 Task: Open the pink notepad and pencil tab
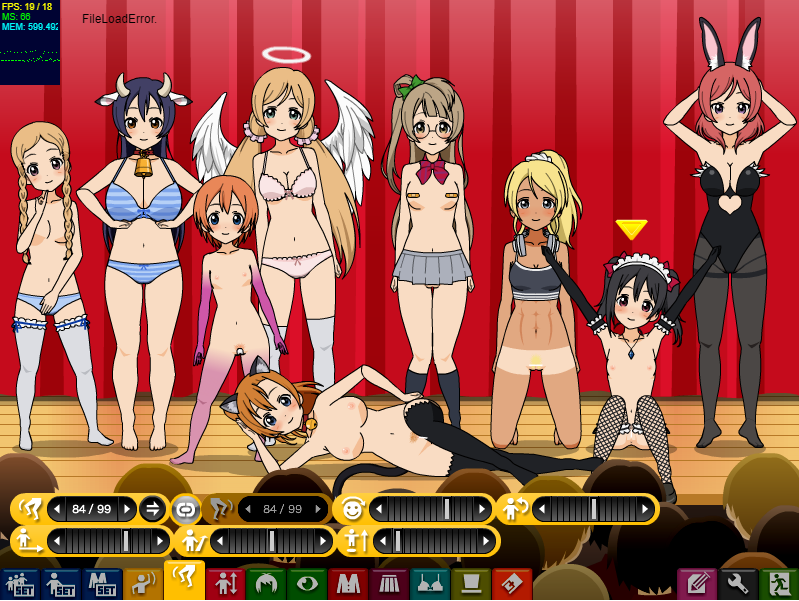[x=697, y=584]
